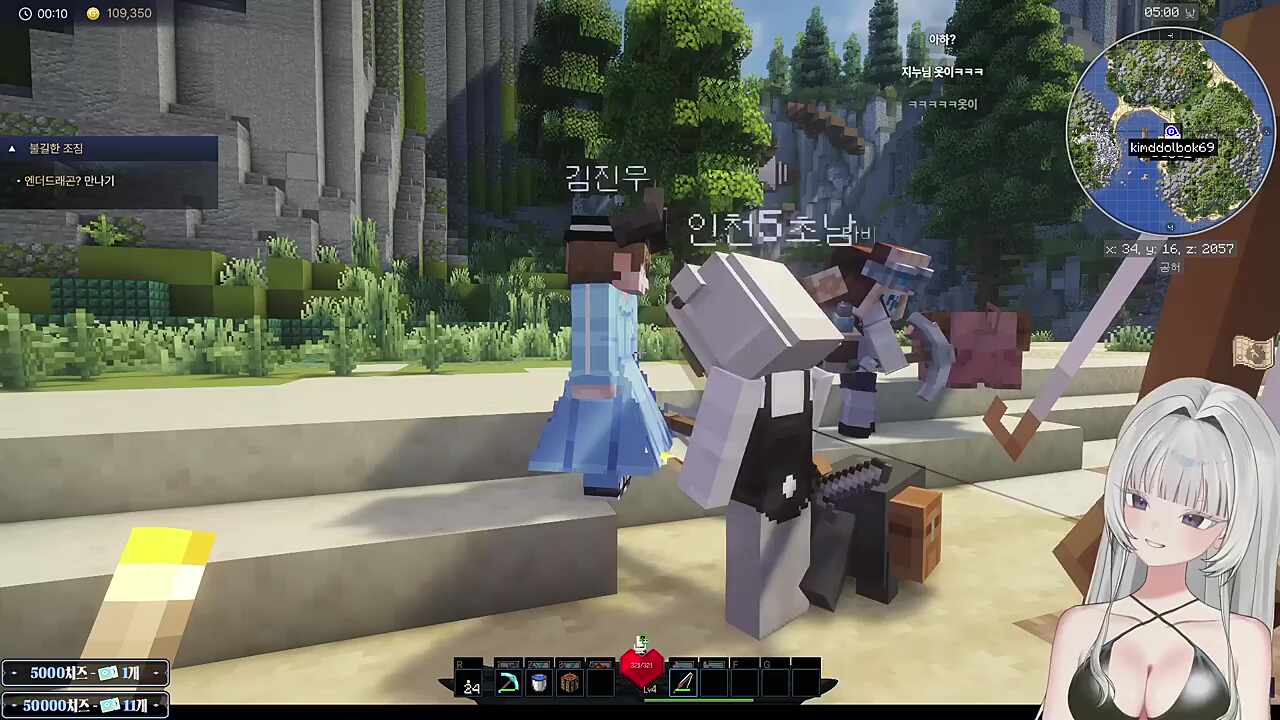The image size is (1280, 720).
Task: Select the knife in the highlighted hotbar slot
Action: click(x=683, y=682)
